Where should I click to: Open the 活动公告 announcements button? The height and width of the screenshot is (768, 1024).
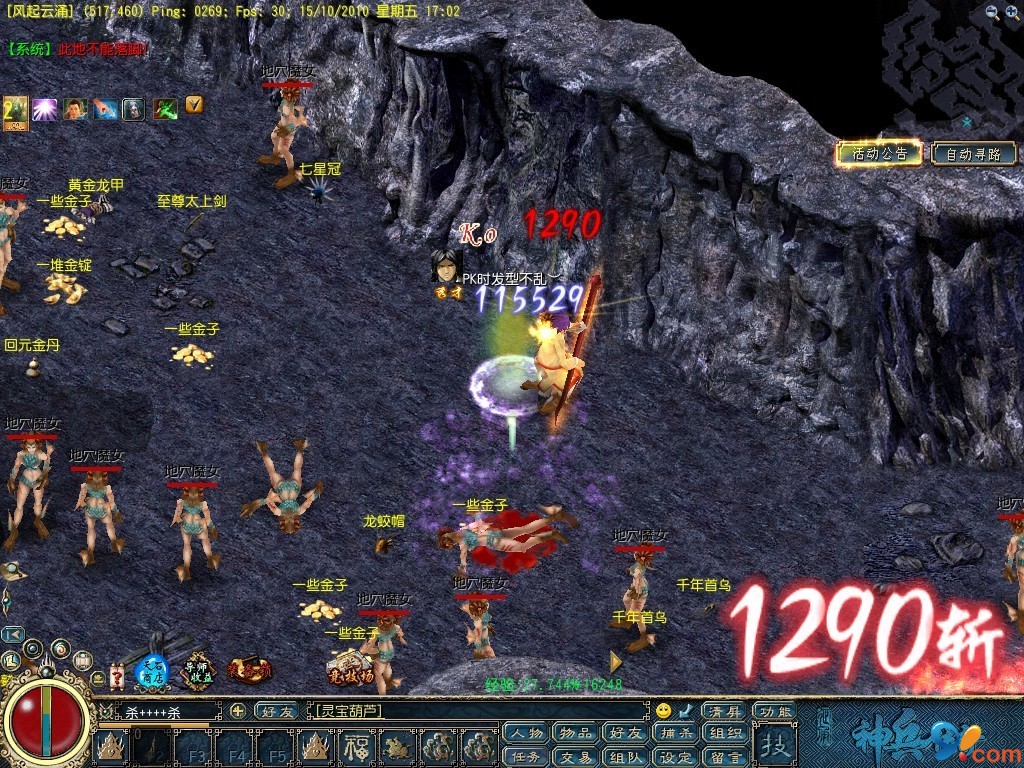click(x=879, y=153)
